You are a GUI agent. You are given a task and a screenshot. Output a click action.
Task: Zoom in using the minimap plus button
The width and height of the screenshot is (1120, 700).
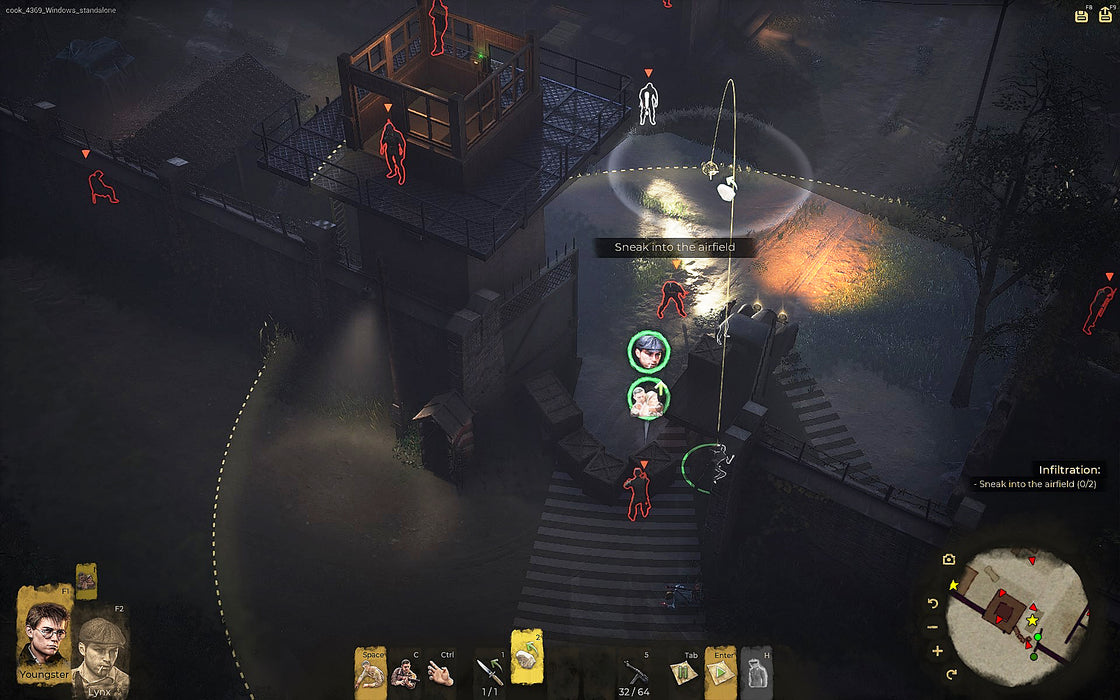pyautogui.click(x=937, y=651)
